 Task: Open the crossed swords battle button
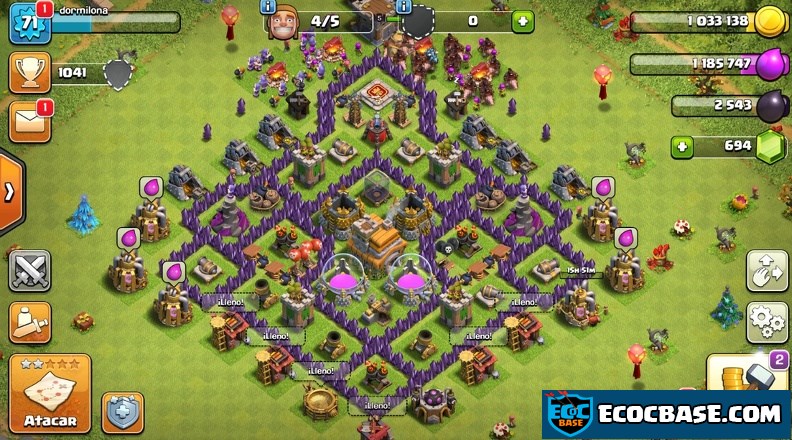[x=29, y=270]
